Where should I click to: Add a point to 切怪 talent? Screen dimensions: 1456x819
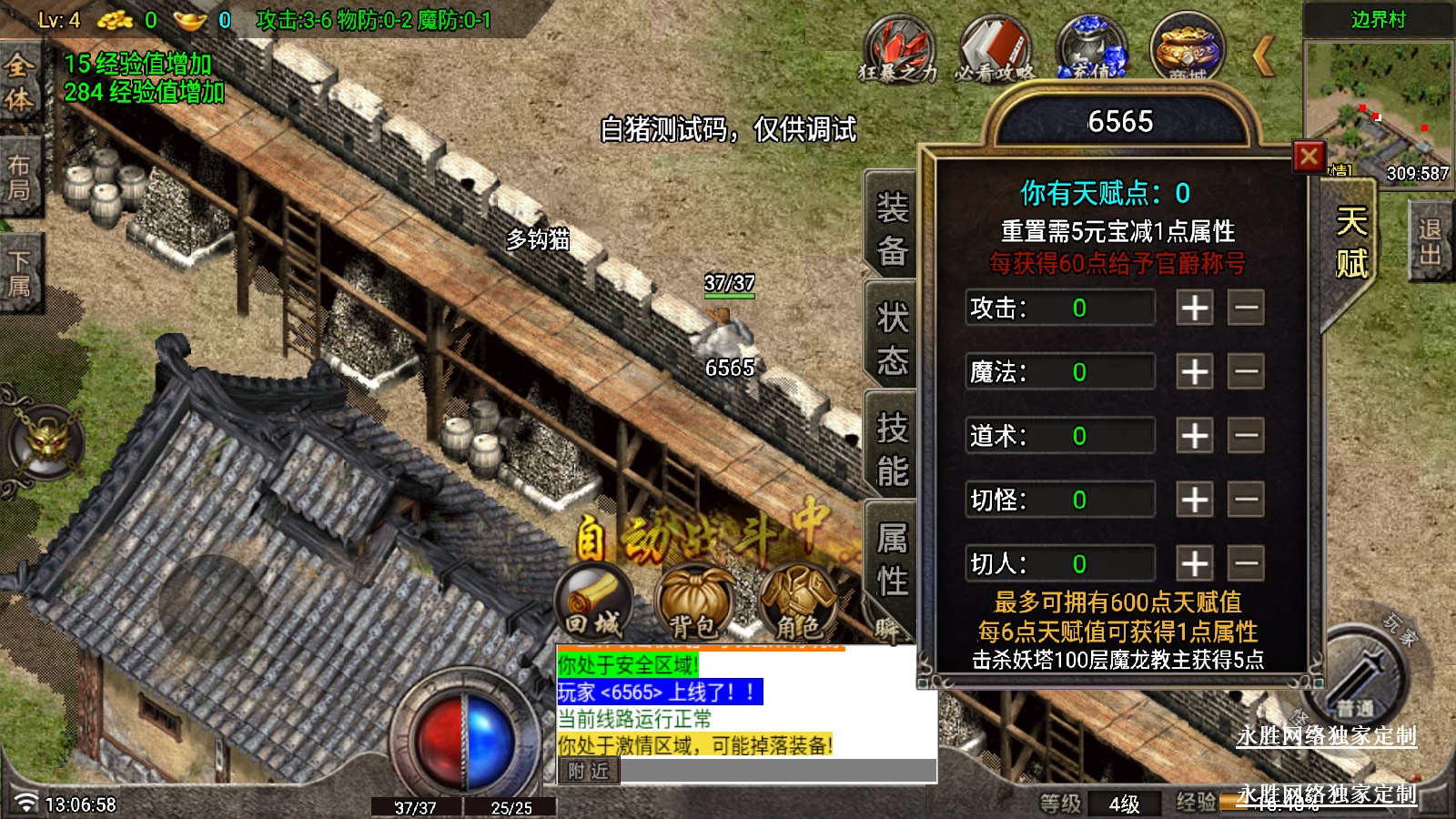point(1194,500)
